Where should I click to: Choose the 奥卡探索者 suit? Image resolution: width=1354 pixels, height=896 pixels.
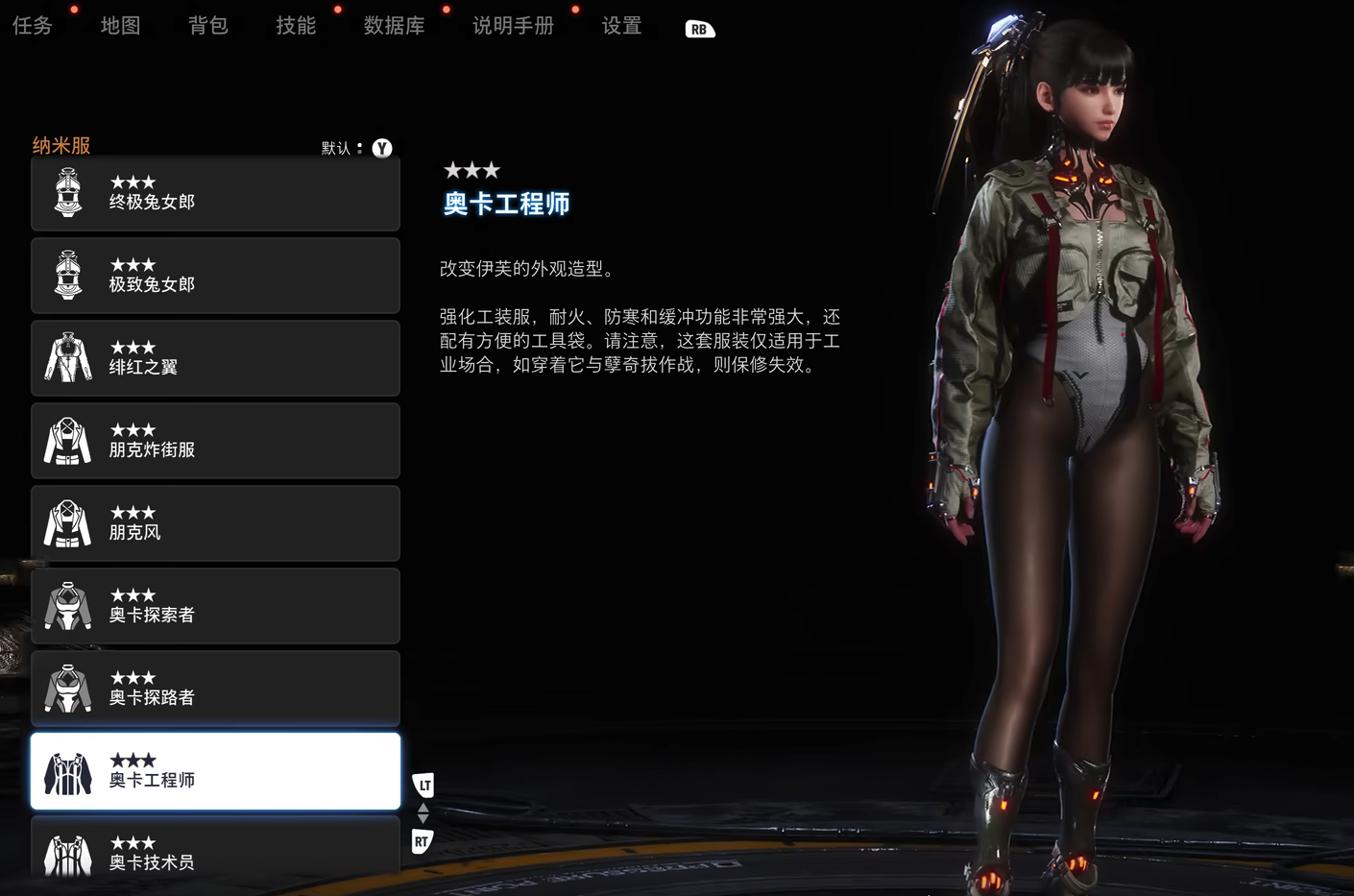(215, 607)
